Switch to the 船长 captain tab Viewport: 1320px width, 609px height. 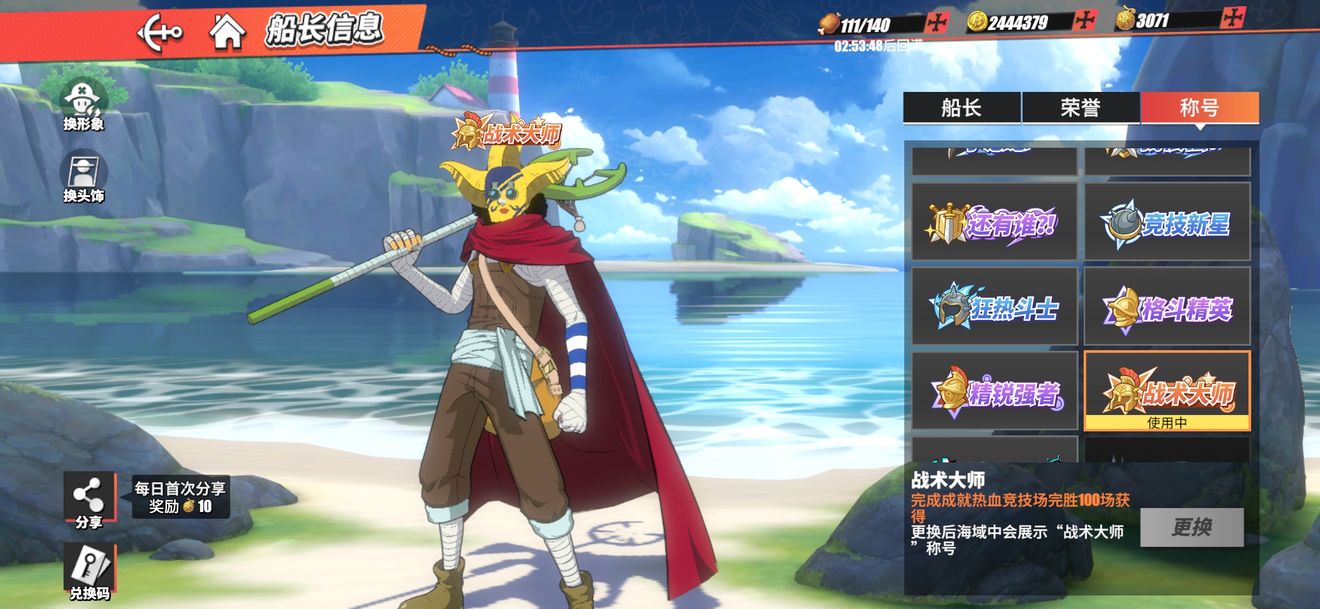click(961, 108)
